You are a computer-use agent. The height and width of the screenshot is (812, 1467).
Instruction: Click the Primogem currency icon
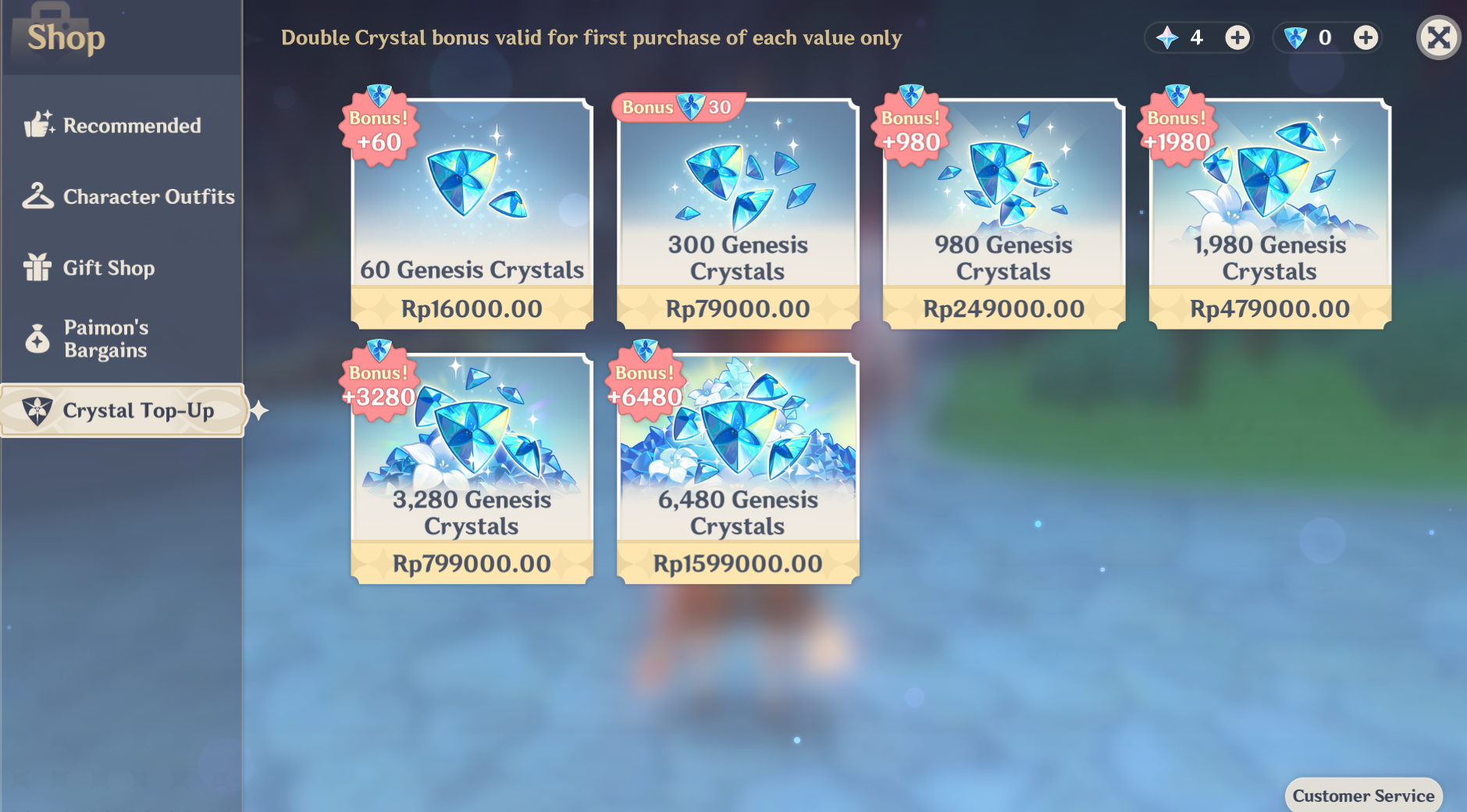point(1166,37)
